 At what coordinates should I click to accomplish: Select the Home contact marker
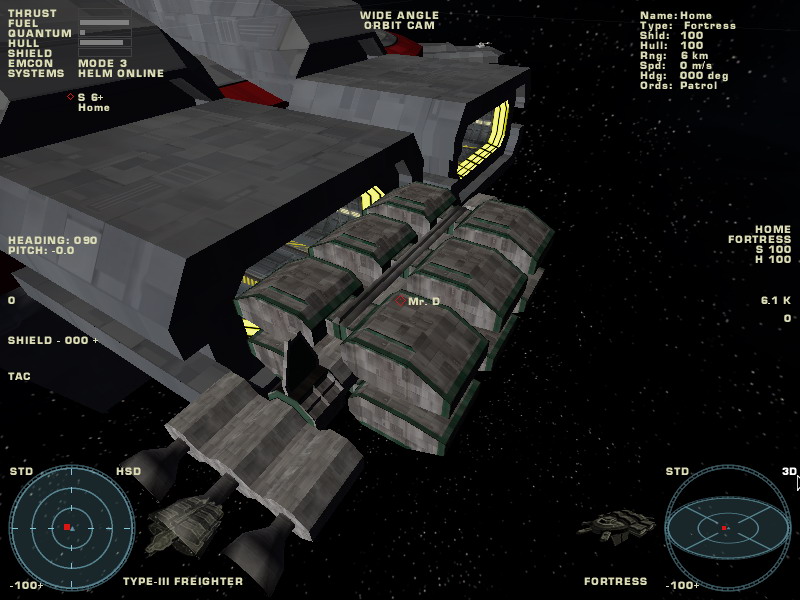[70, 97]
